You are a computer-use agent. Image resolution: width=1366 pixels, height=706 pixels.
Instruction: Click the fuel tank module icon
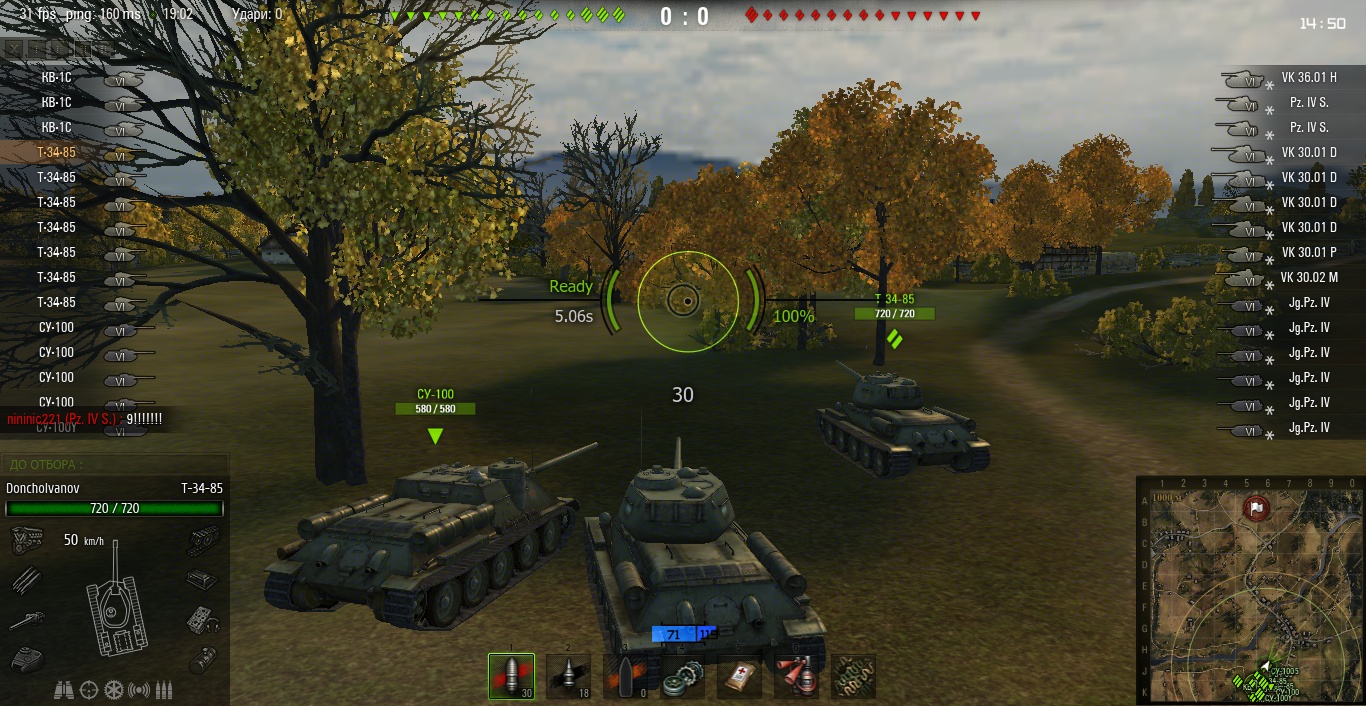(x=203, y=659)
